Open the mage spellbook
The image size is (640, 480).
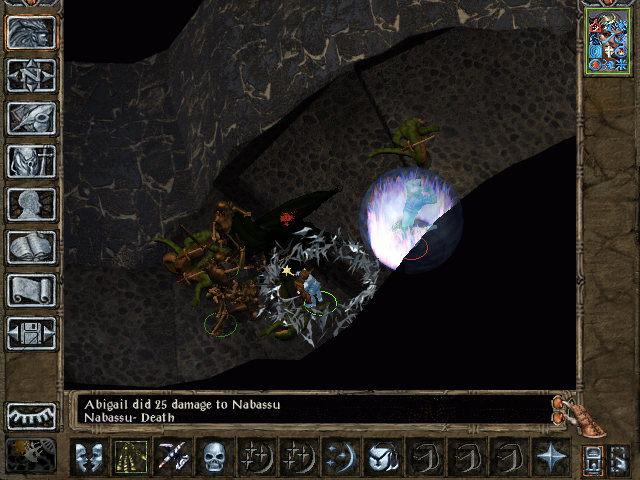[31, 247]
